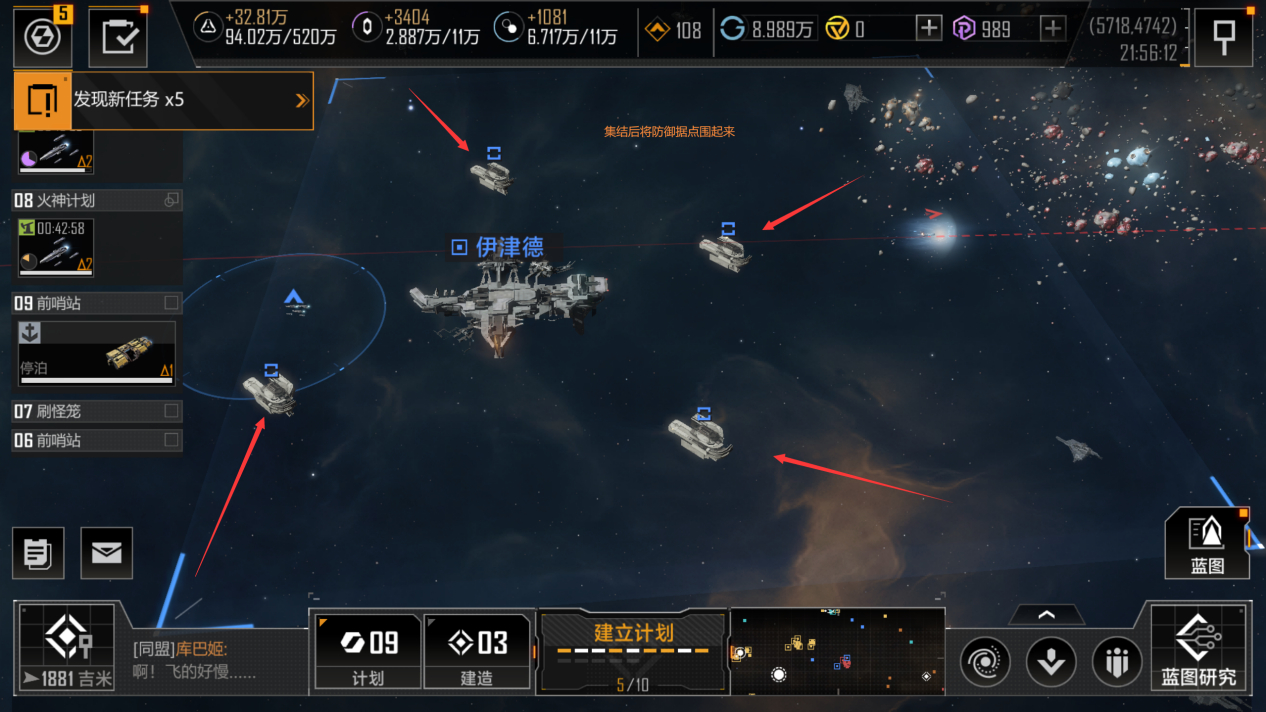This screenshot has width=1266, height=712.
Task: Pick the 06 前哨站 list entry
Action: [96, 440]
